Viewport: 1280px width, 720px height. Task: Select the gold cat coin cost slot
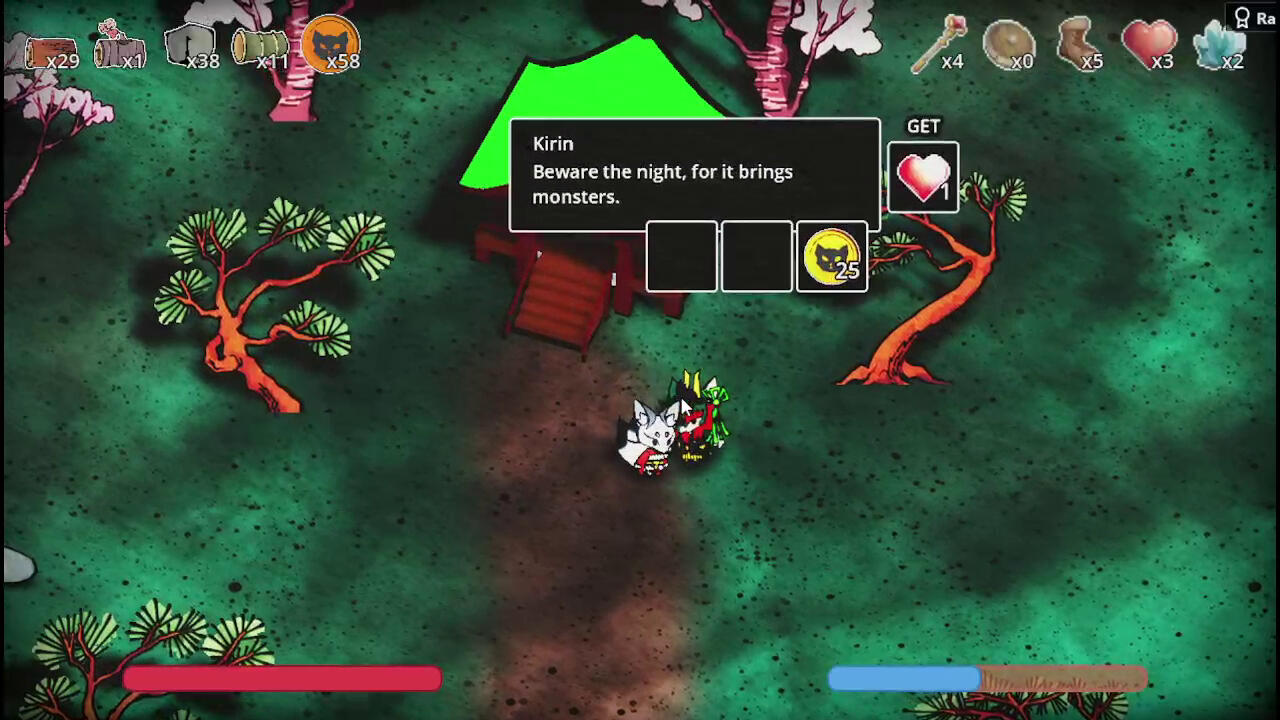(832, 257)
